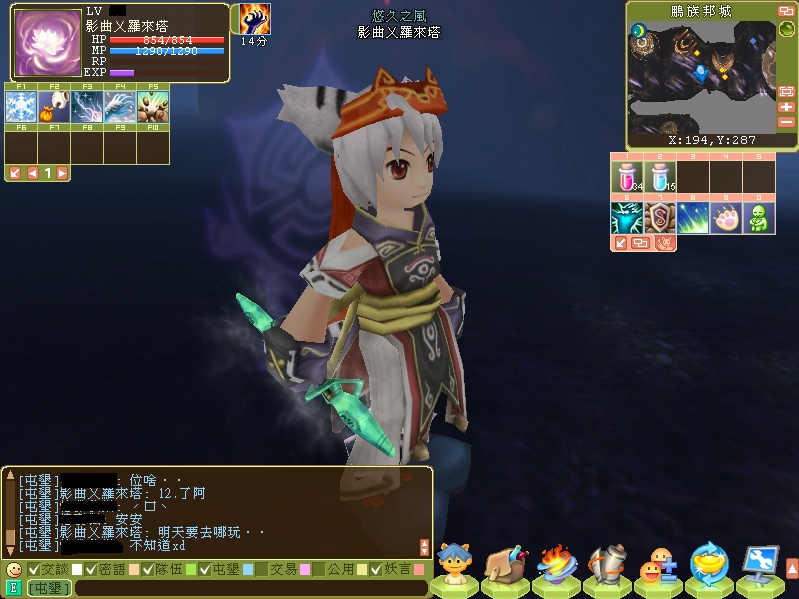This screenshot has height=599, width=799.
Task: Activate the snowflake skill in slot F1
Action: click(x=20, y=107)
